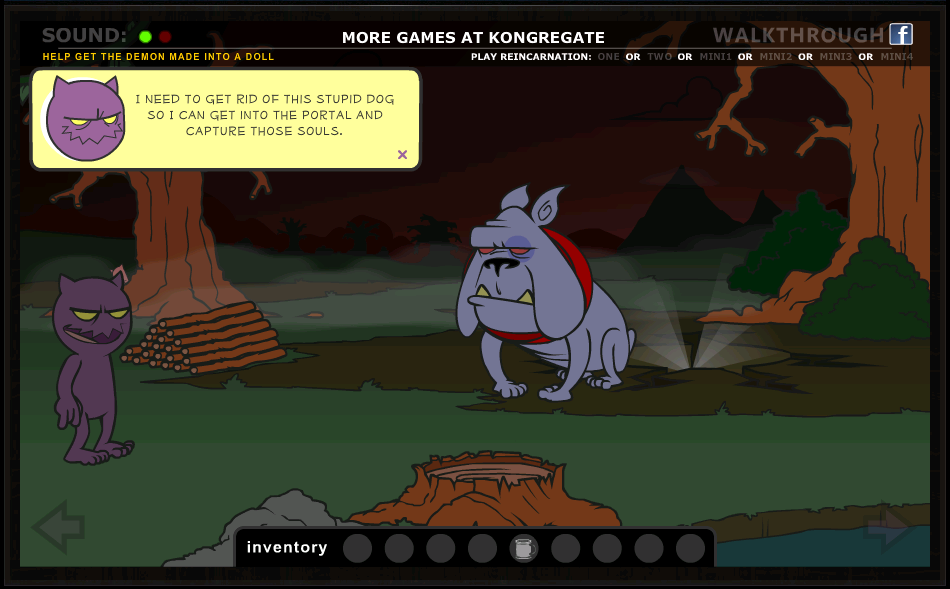Play Reincarnation MINI3
The width and height of the screenshot is (950, 589).
pyautogui.click(x=836, y=57)
